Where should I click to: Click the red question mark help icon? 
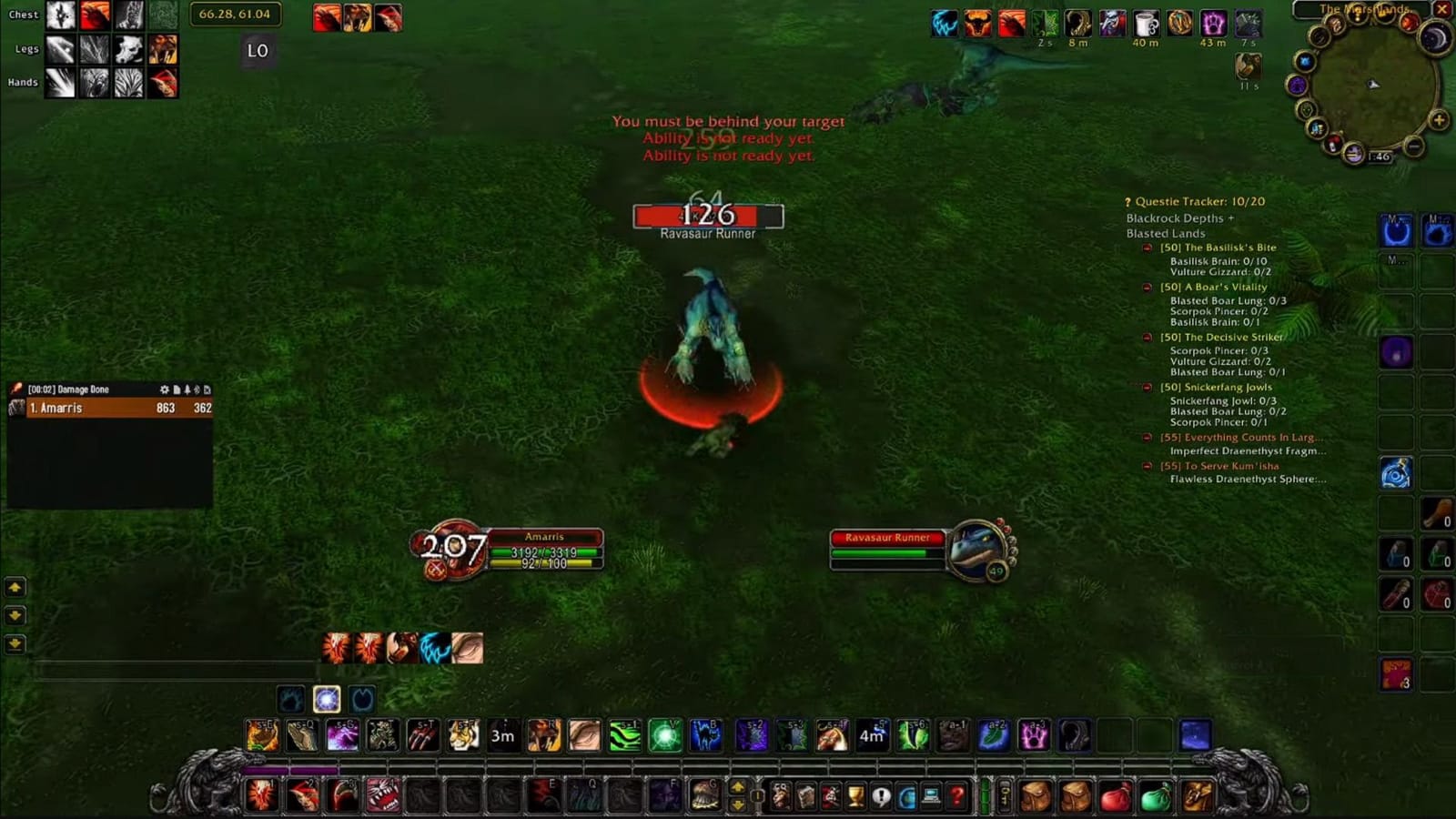click(x=956, y=795)
